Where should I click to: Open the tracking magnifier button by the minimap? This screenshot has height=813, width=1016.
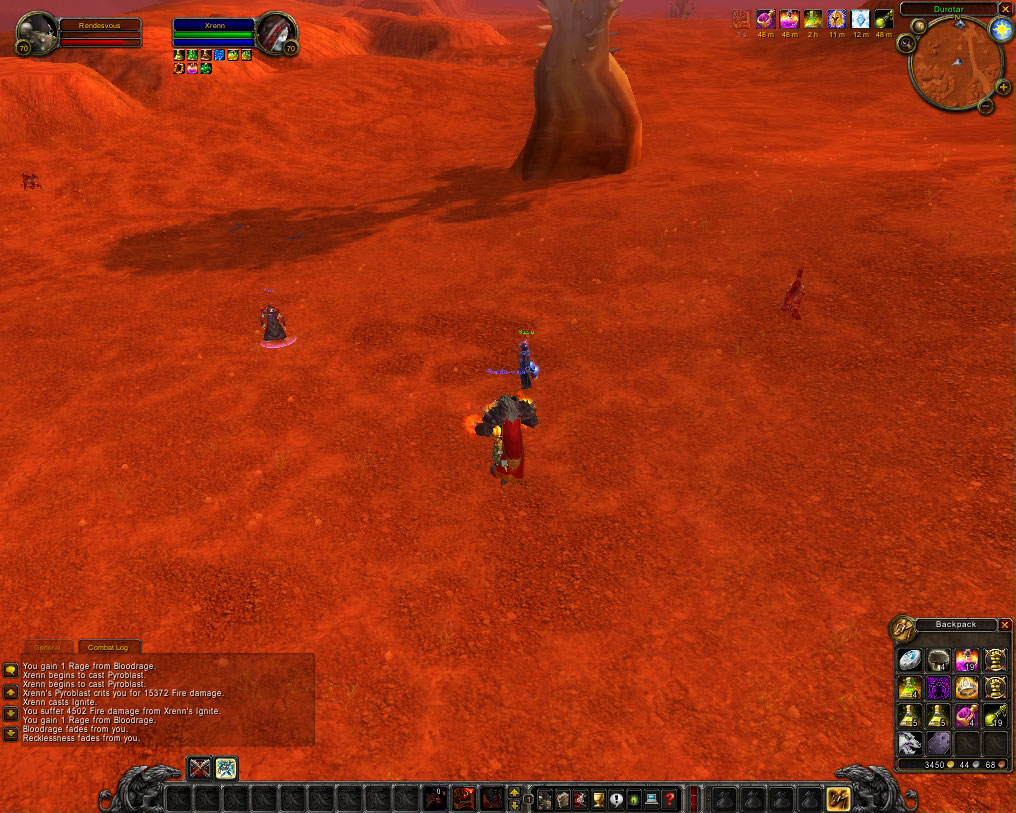[x=907, y=43]
